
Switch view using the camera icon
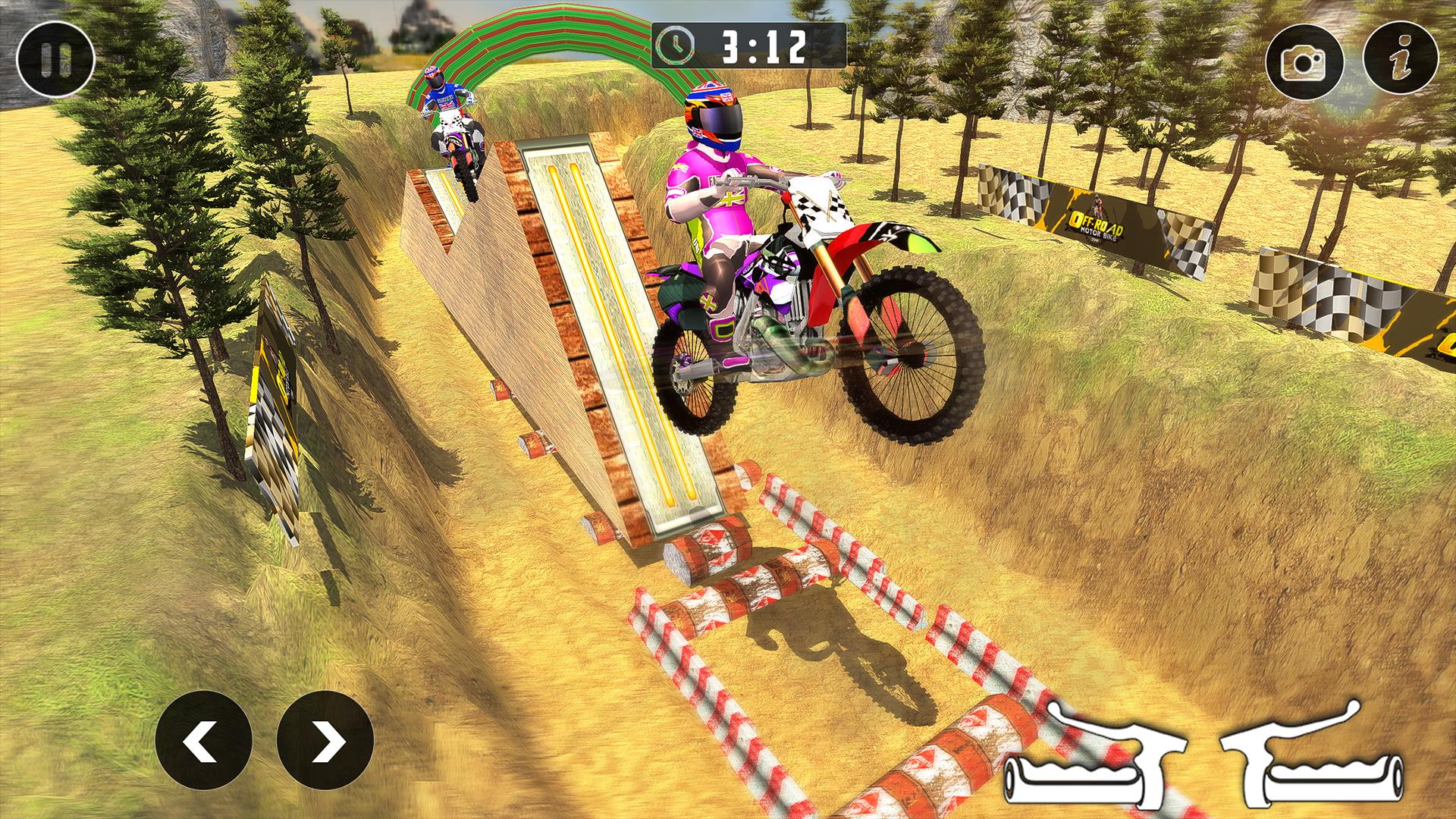pyautogui.click(x=1304, y=64)
